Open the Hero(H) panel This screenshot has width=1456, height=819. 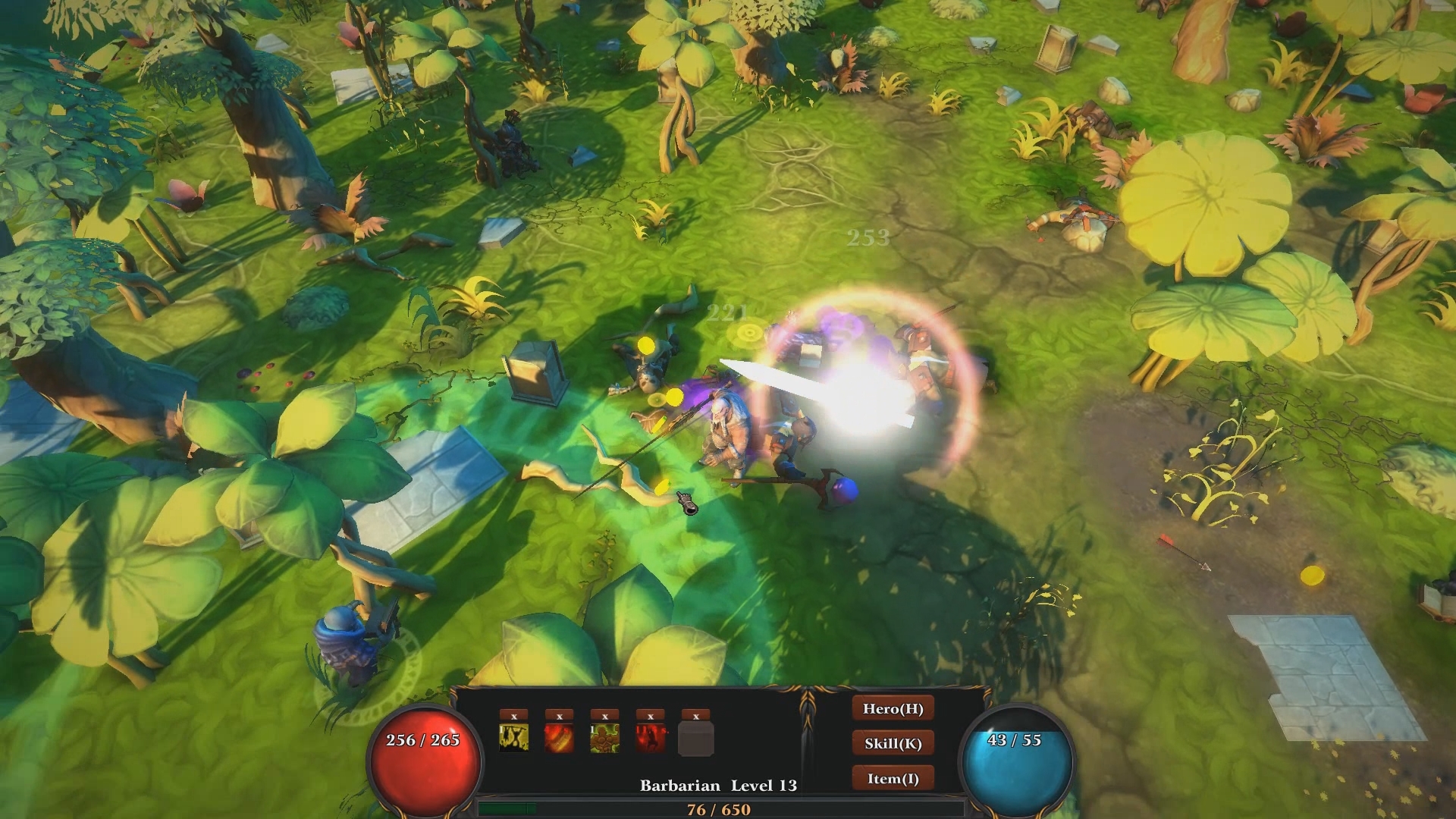pyautogui.click(x=893, y=709)
